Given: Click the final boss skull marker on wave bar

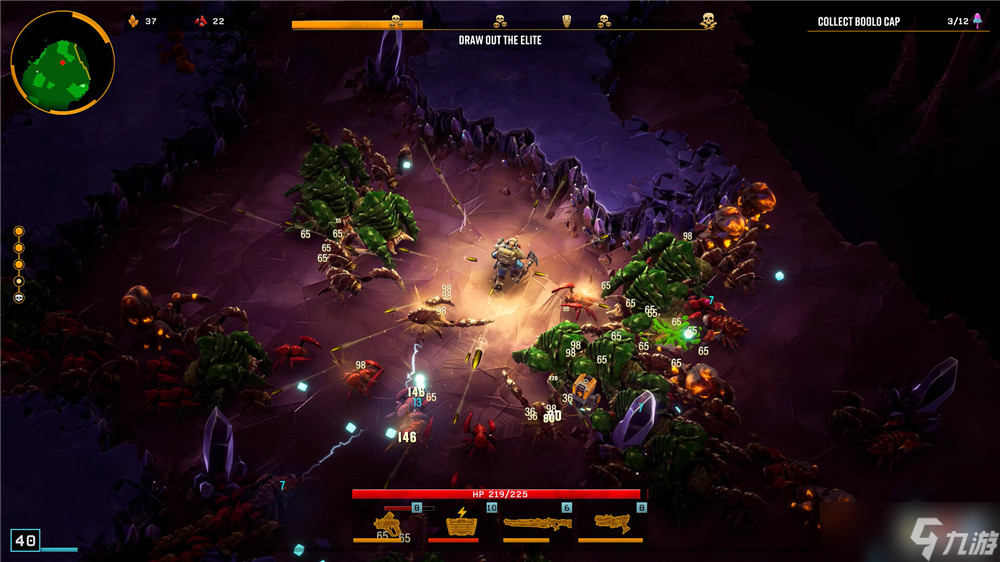Looking at the screenshot, I should click(708, 20).
